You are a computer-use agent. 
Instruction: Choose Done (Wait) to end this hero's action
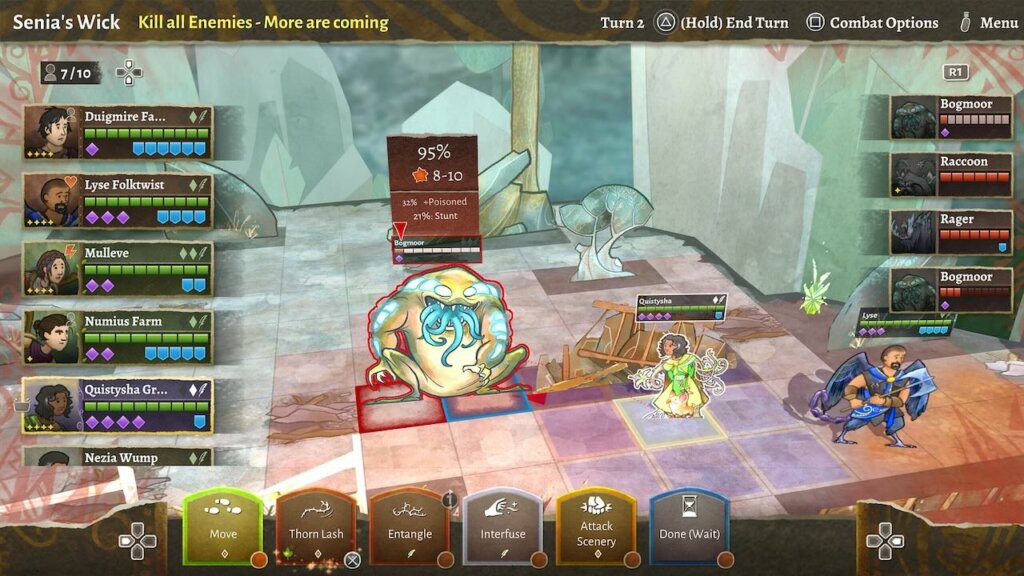(x=689, y=527)
